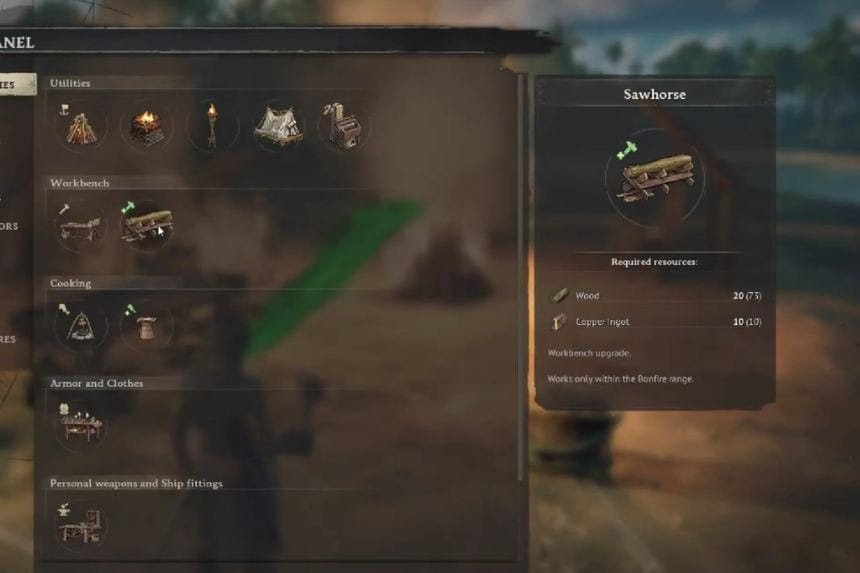Choose the burning fire pit icon
The height and width of the screenshot is (573, 860).
click(146, 126)
